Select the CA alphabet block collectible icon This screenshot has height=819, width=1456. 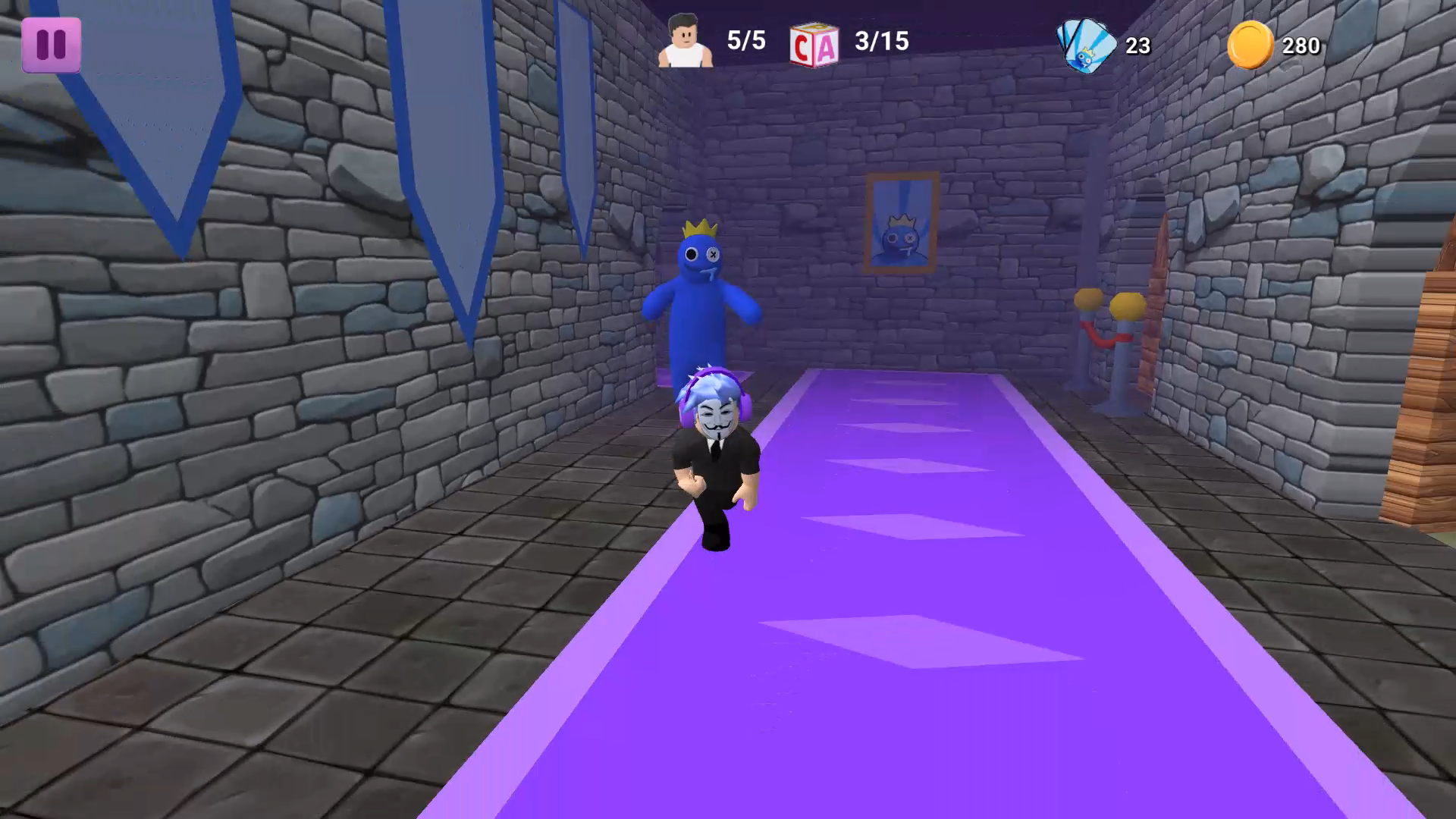pos(814,43)
